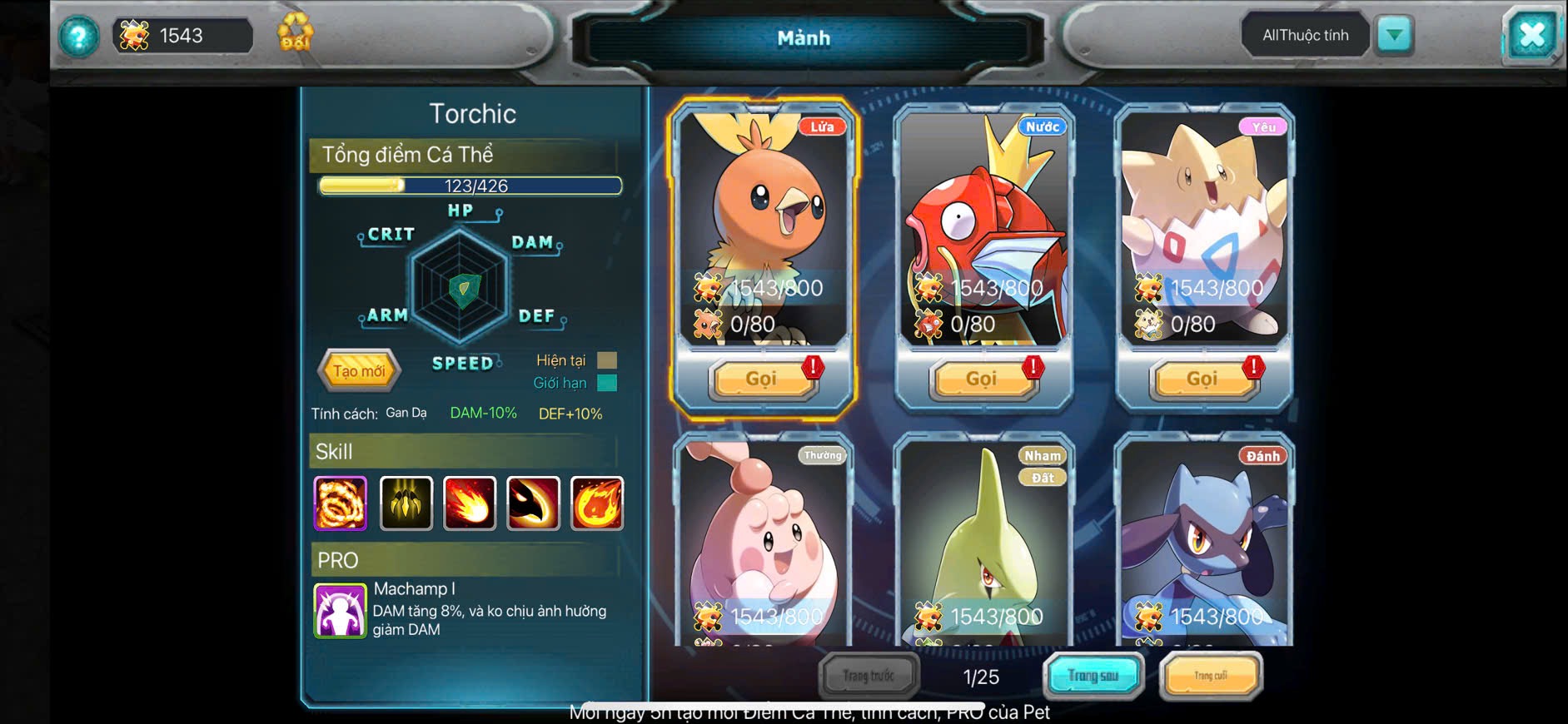Close the Mảnh screen with the X
Screen dimensions: 1568x724
click(1531, 36)
